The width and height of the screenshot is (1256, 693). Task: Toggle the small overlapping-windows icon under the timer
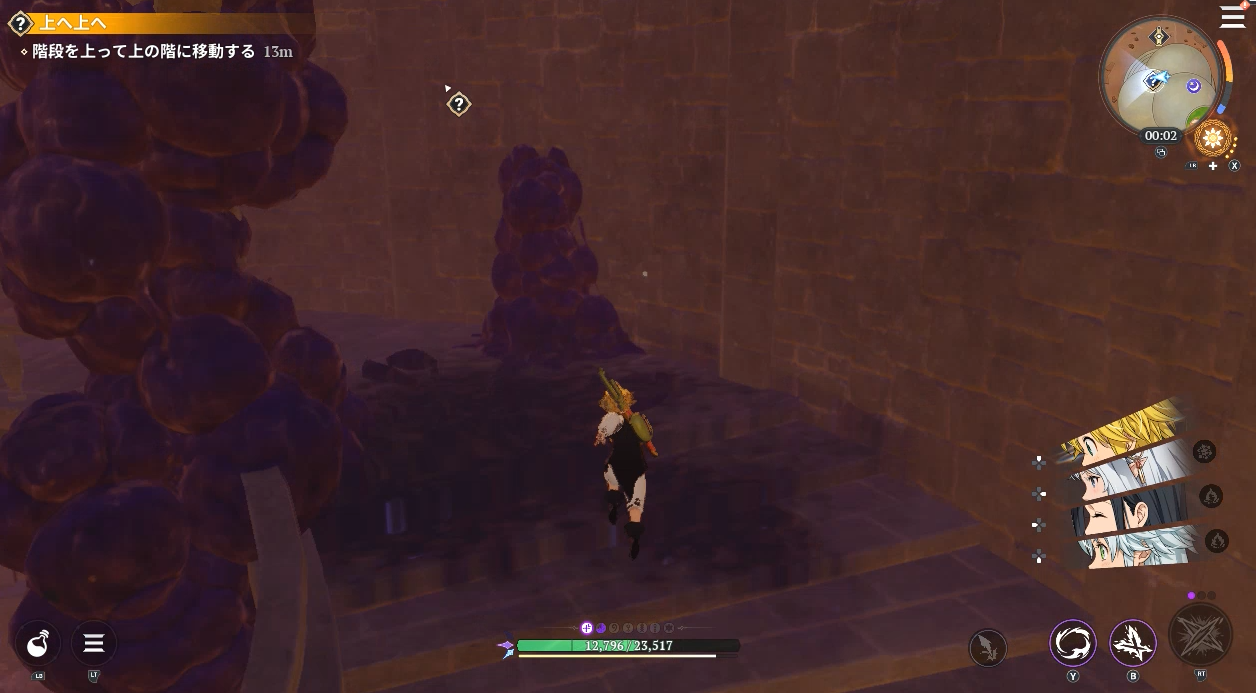[1161, 153]
